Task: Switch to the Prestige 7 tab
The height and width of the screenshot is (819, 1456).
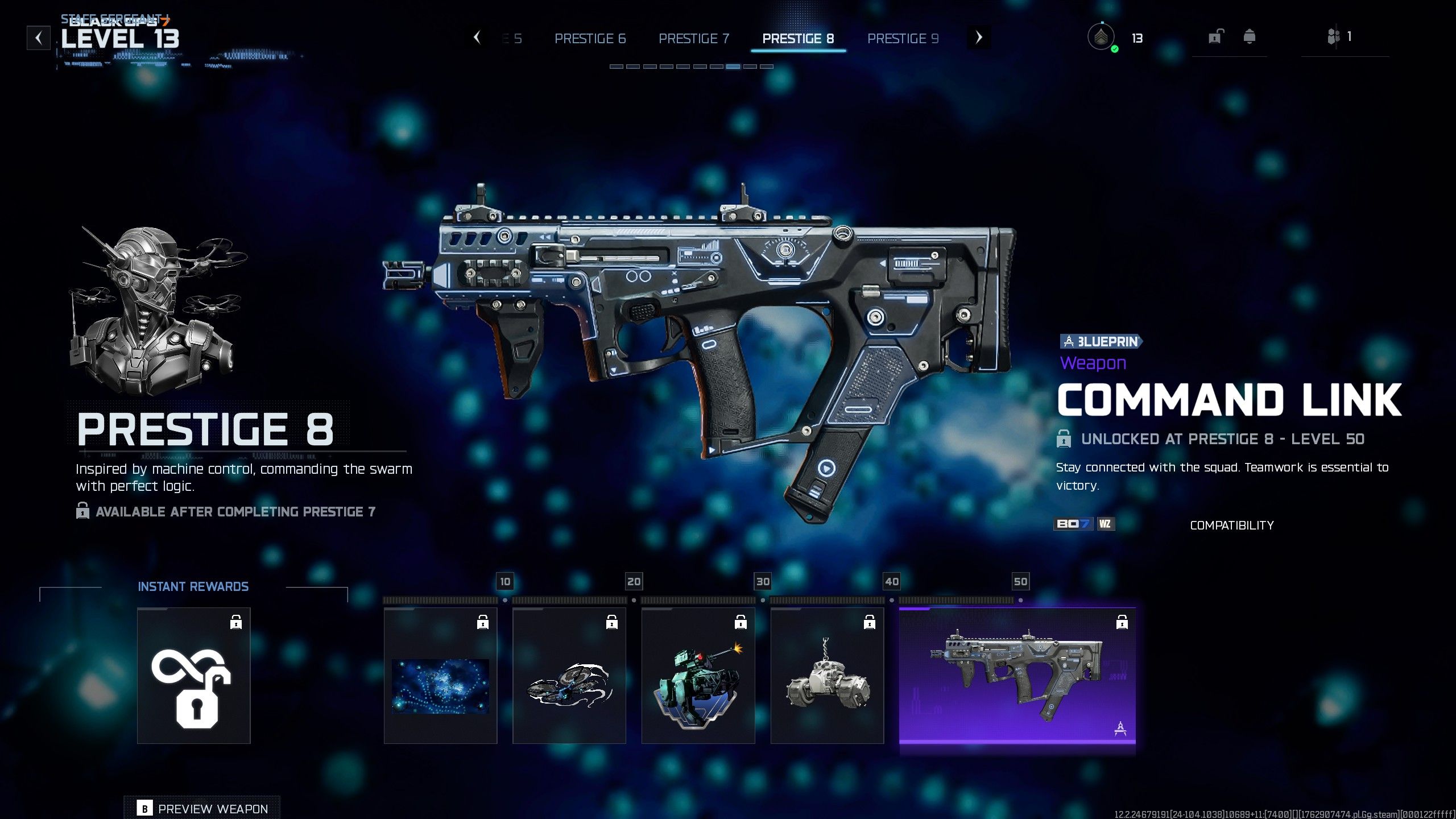Action: pos(693,39)
